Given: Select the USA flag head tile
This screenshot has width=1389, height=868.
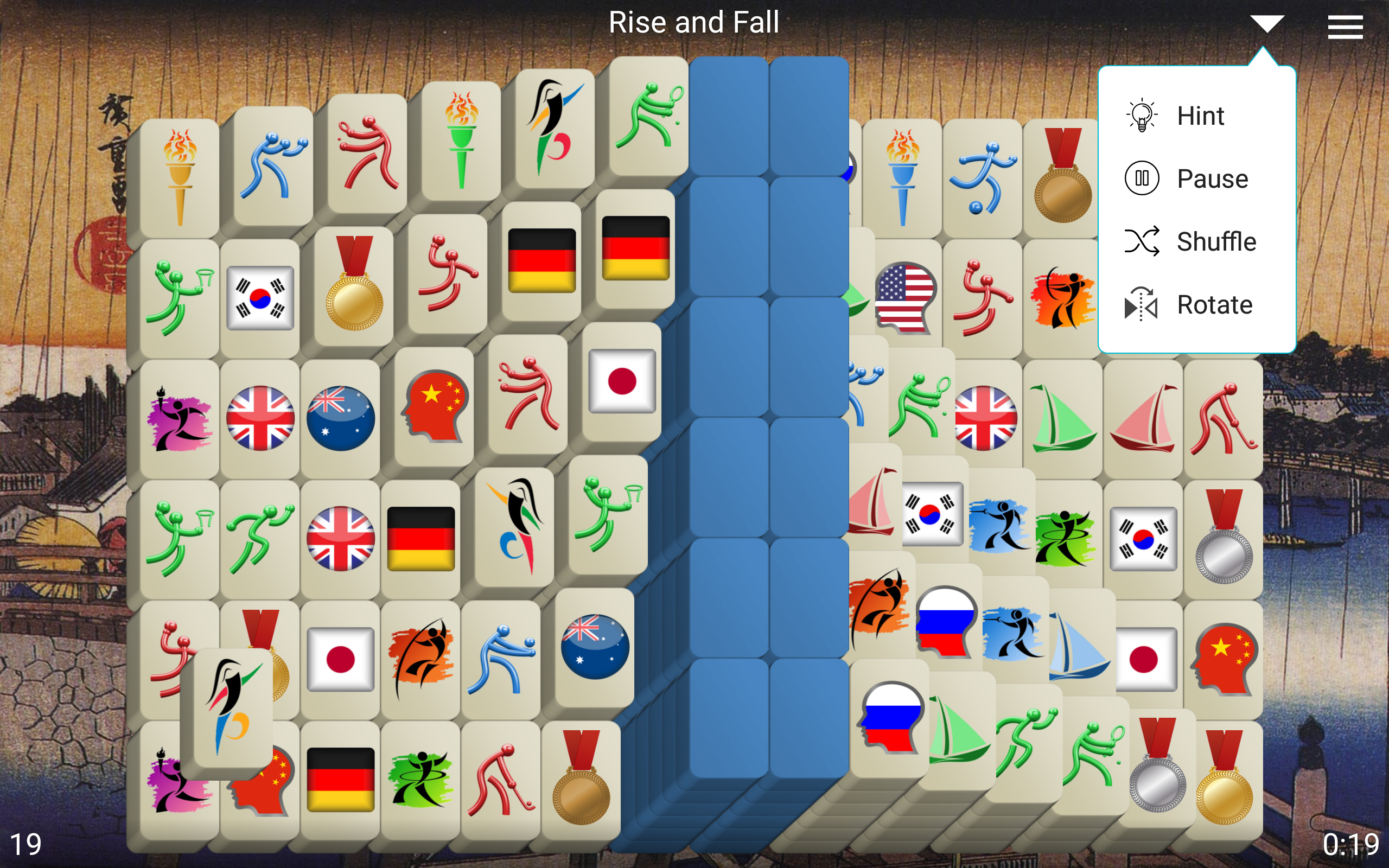Looking at the screenshot, I should (905, 296).
